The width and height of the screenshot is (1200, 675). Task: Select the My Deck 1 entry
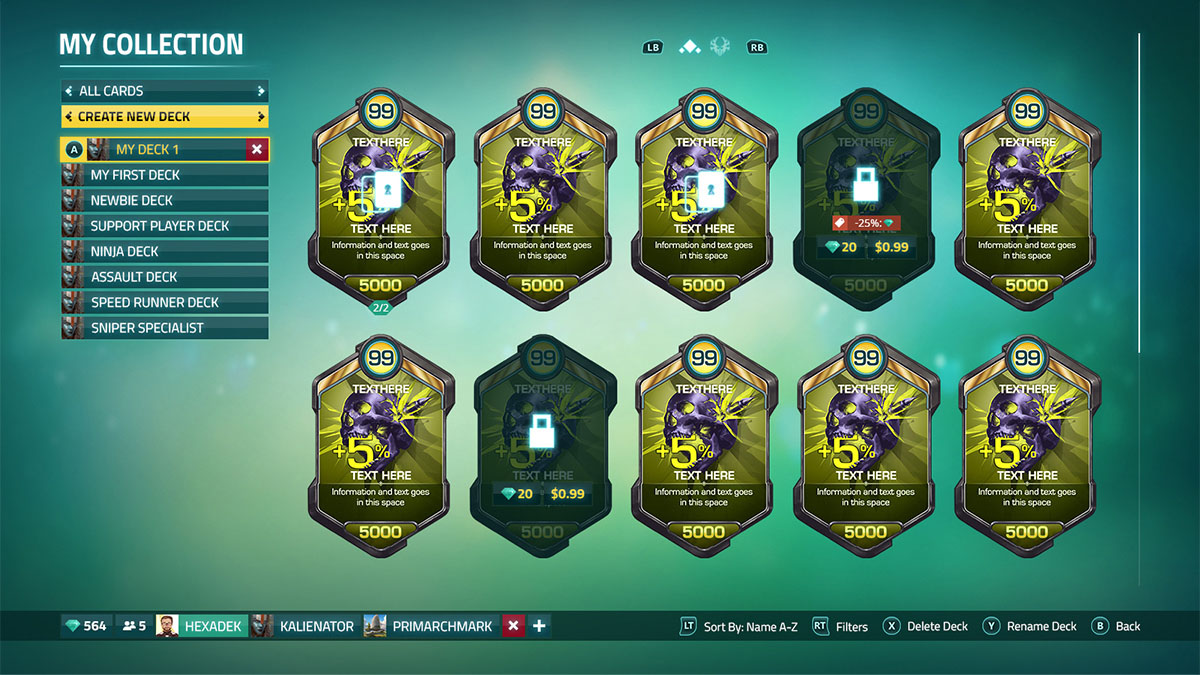coord(160,149)
